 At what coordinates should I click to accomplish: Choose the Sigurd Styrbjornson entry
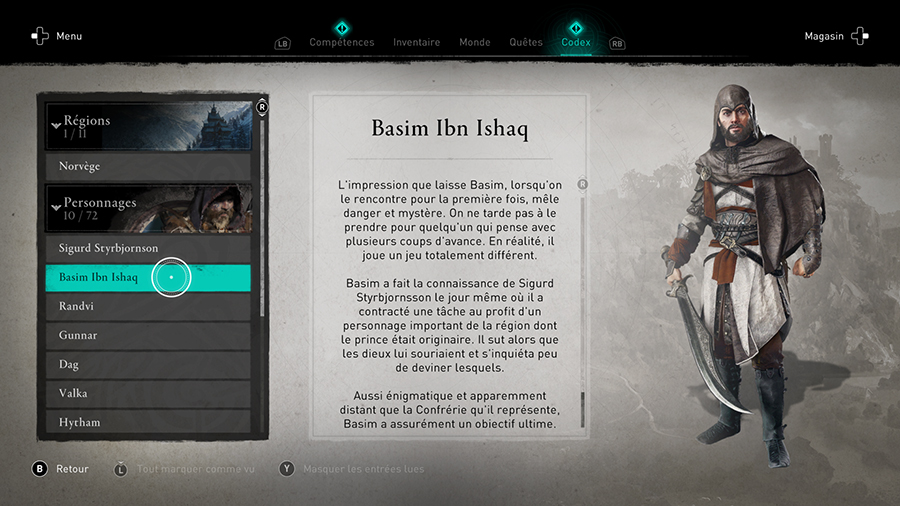pyautogui.click(x=148, y=248)
